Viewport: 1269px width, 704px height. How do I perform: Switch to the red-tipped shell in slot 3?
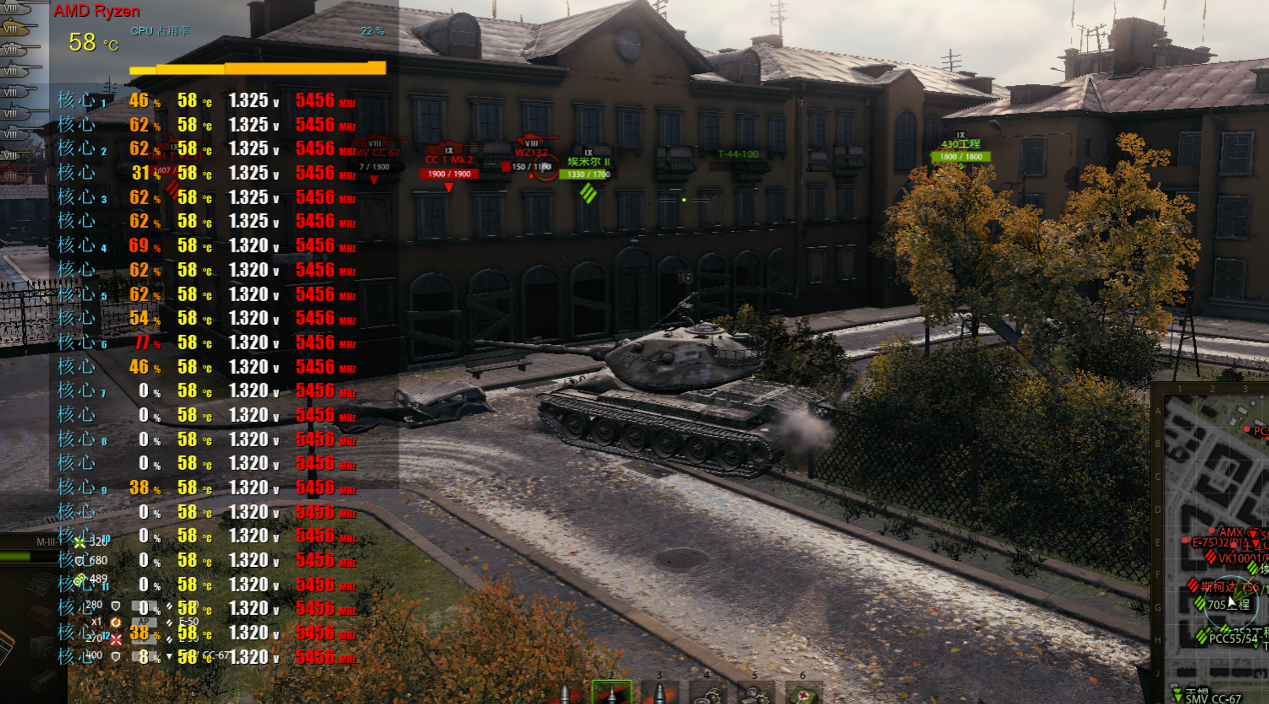(659, 693)
